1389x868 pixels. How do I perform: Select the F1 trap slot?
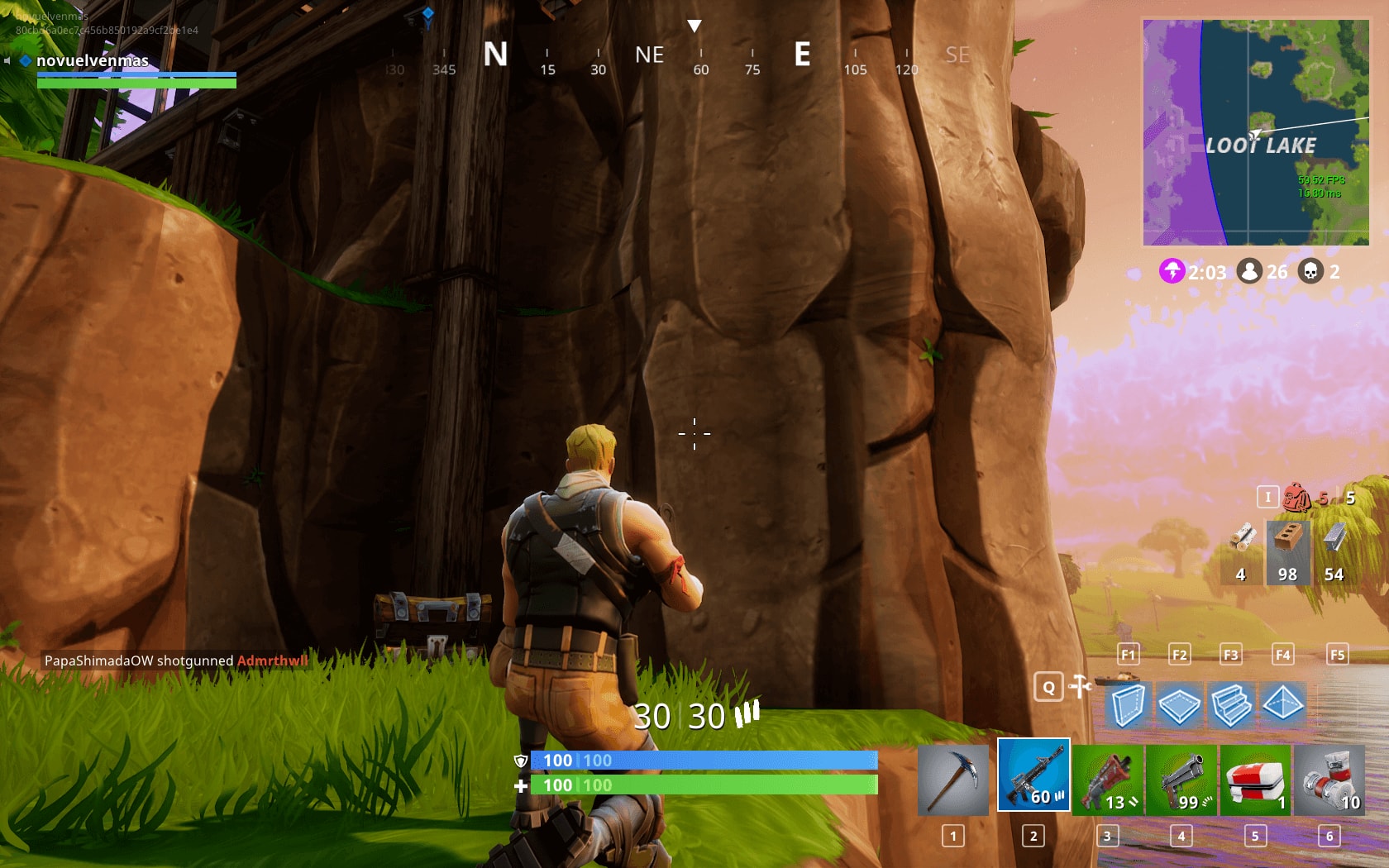[1127, 655]
